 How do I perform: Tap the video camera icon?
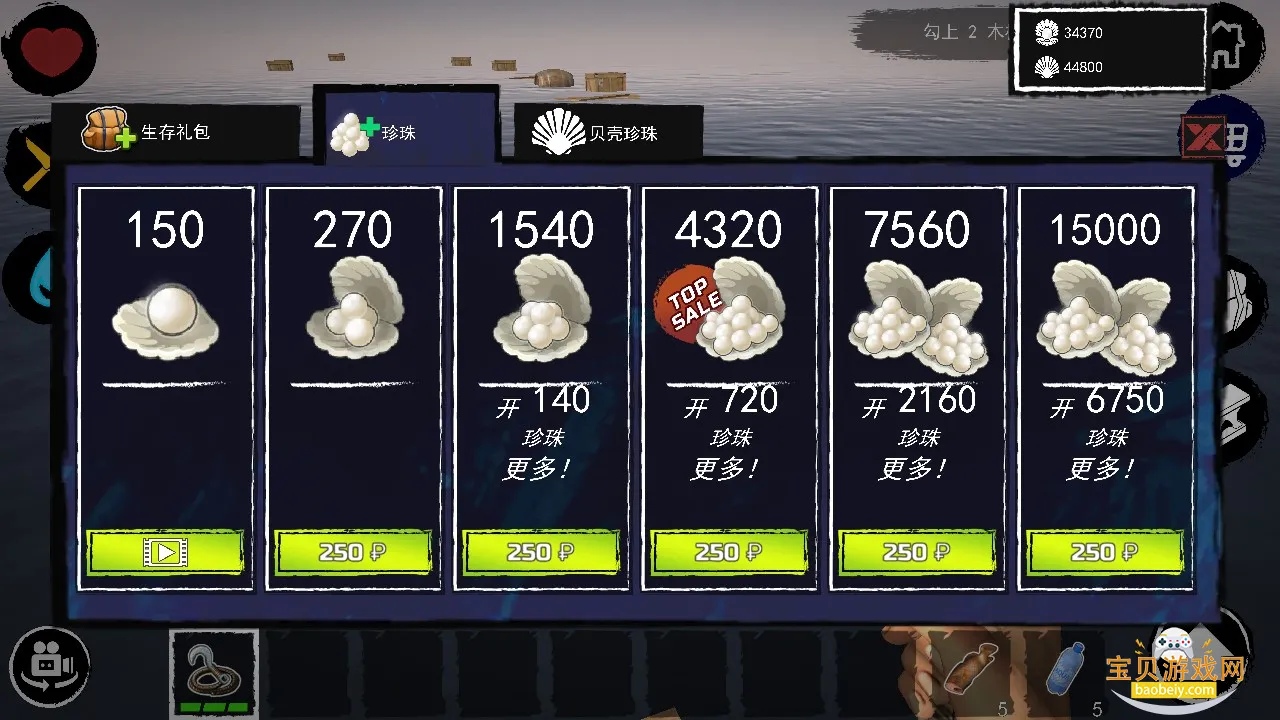(49, 665)
